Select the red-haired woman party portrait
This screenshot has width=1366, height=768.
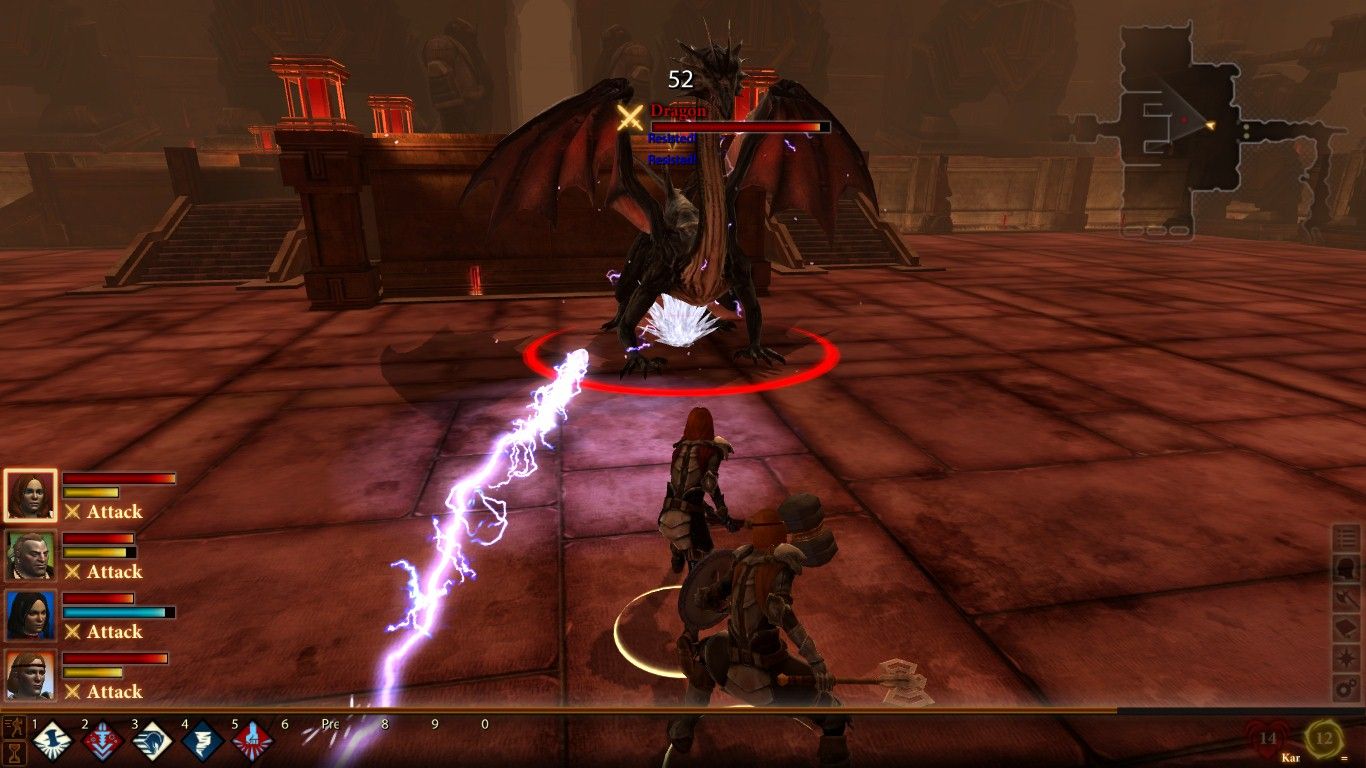coord(30,495)
